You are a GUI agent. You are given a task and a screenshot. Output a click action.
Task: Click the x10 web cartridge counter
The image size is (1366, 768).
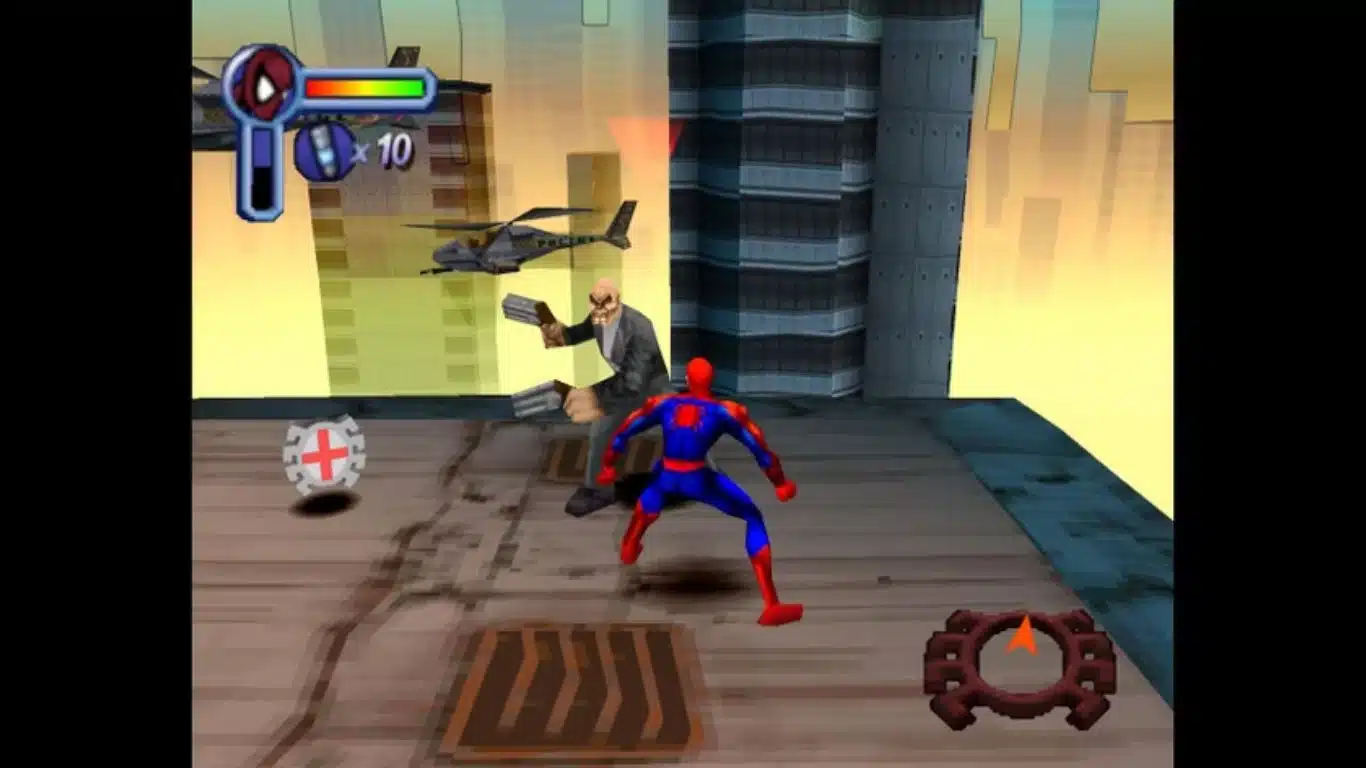[383, 152]
